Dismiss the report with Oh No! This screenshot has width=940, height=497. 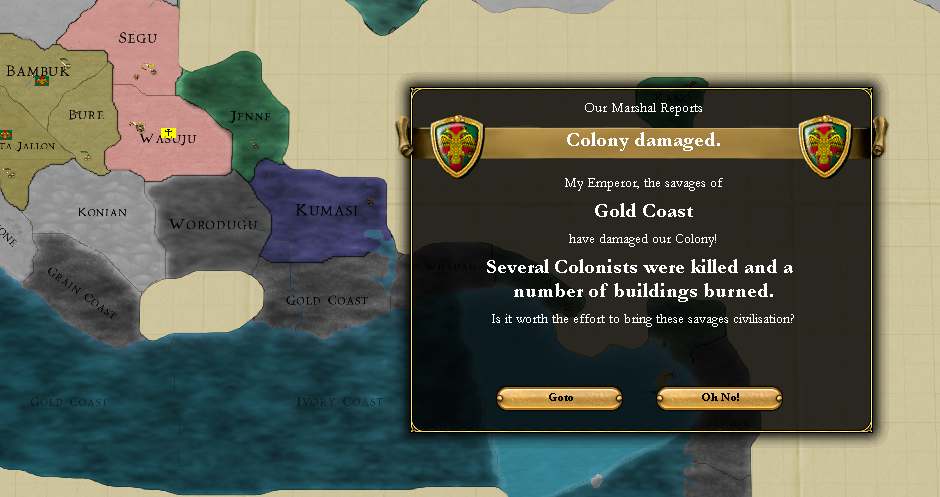coord(719,398)
